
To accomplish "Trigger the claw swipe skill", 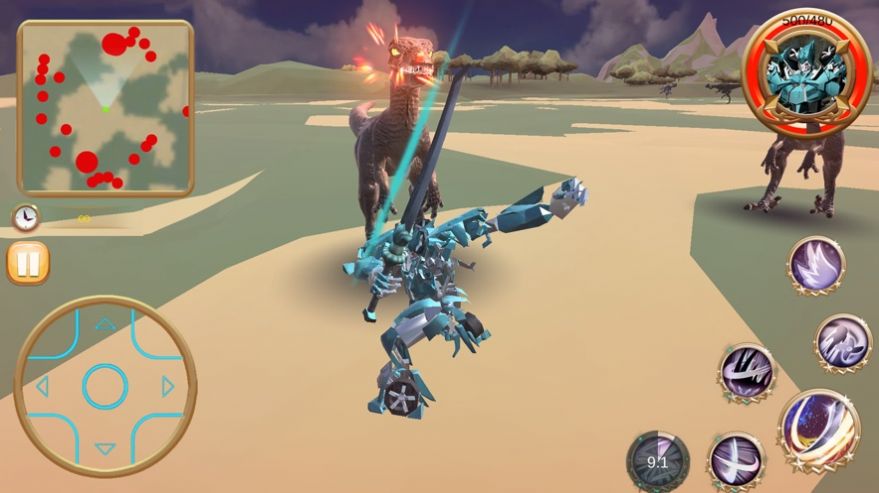I will (x=843, y=343).
